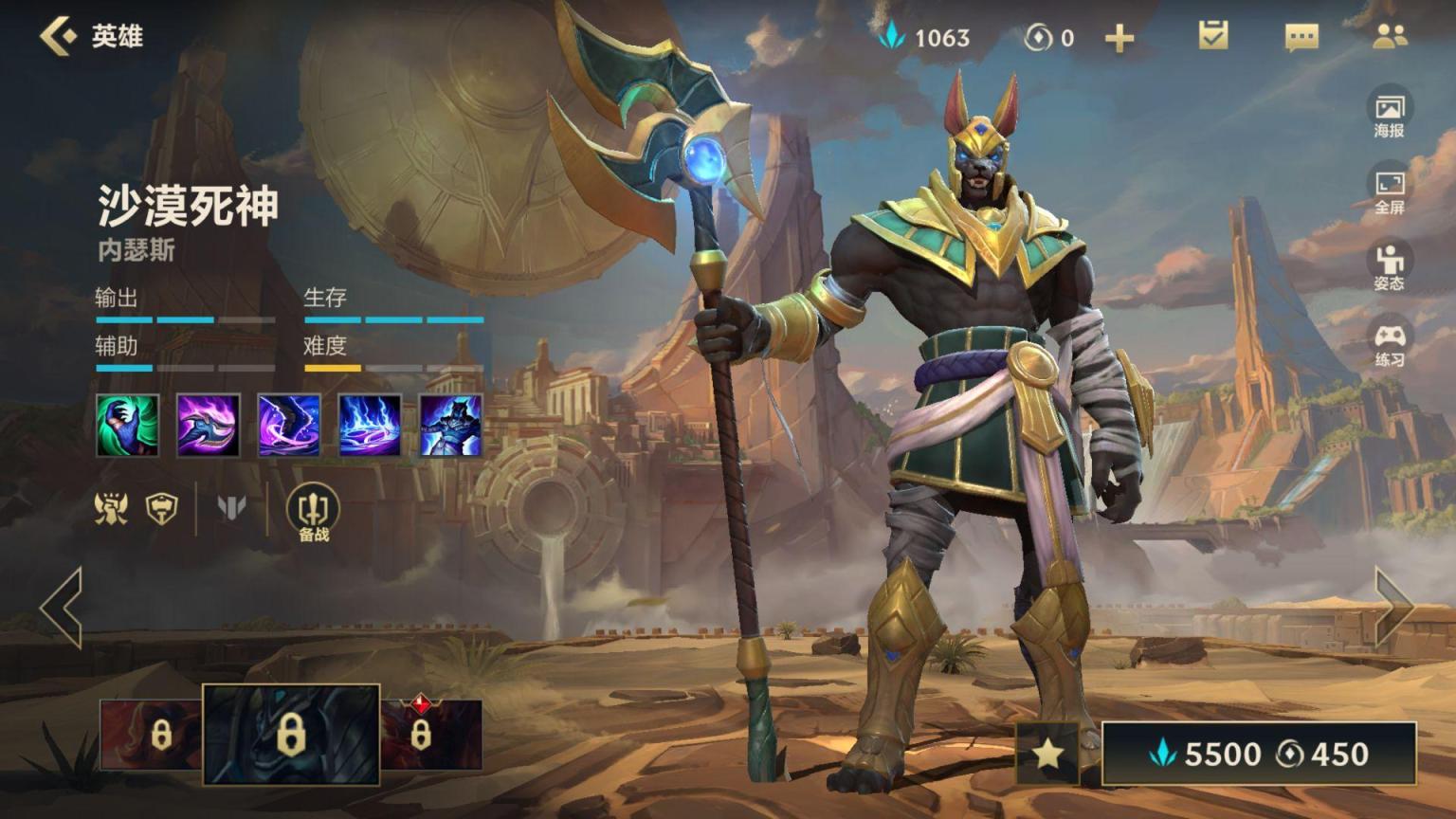Open the chat messages icon
This screenshot has width=1456, height=819.
click(x=1301, y=38)
